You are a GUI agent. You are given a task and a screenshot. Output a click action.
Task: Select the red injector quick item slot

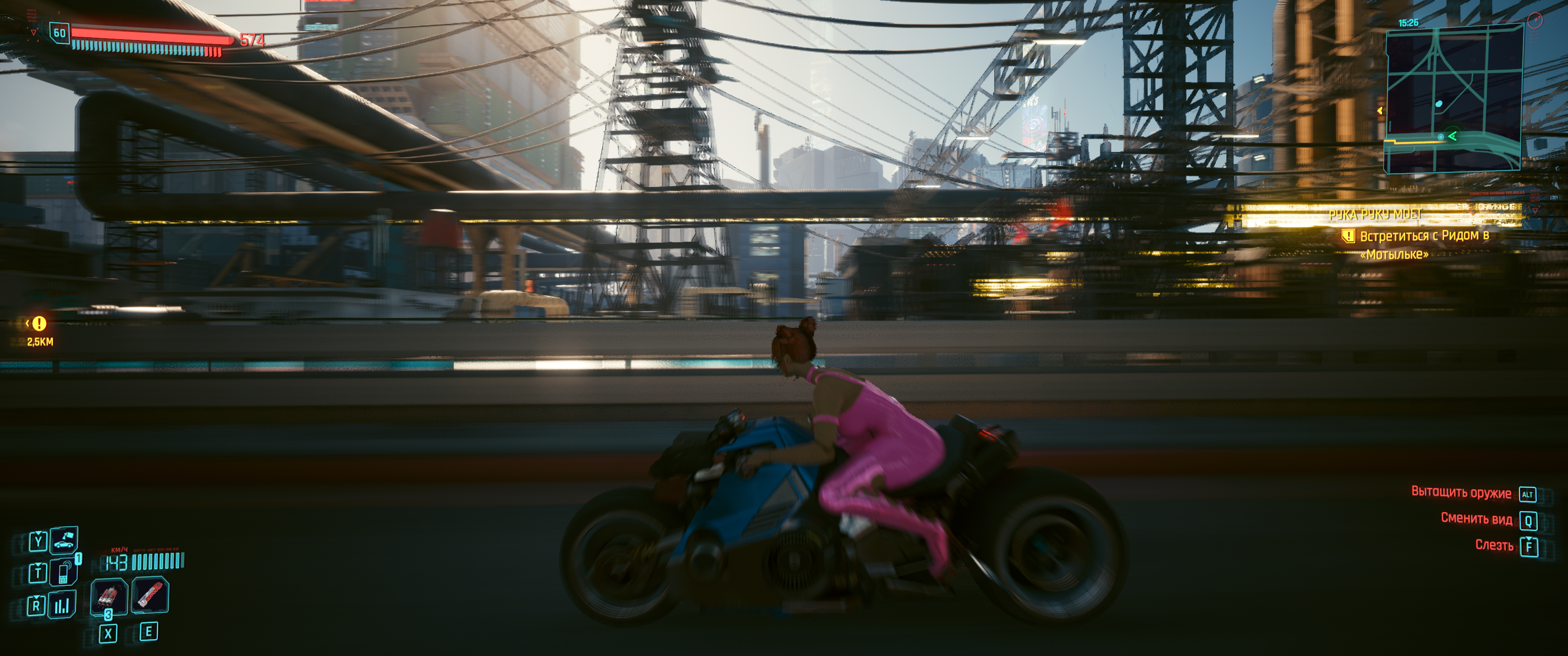pos(150,594)
